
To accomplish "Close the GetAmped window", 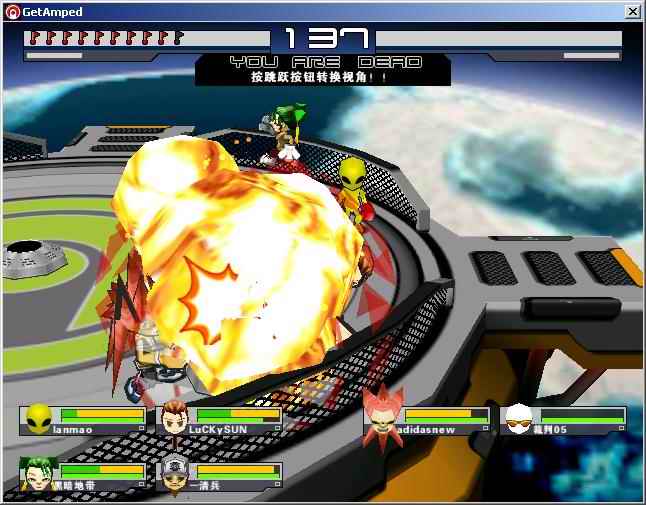I will (x=632, y=11).
